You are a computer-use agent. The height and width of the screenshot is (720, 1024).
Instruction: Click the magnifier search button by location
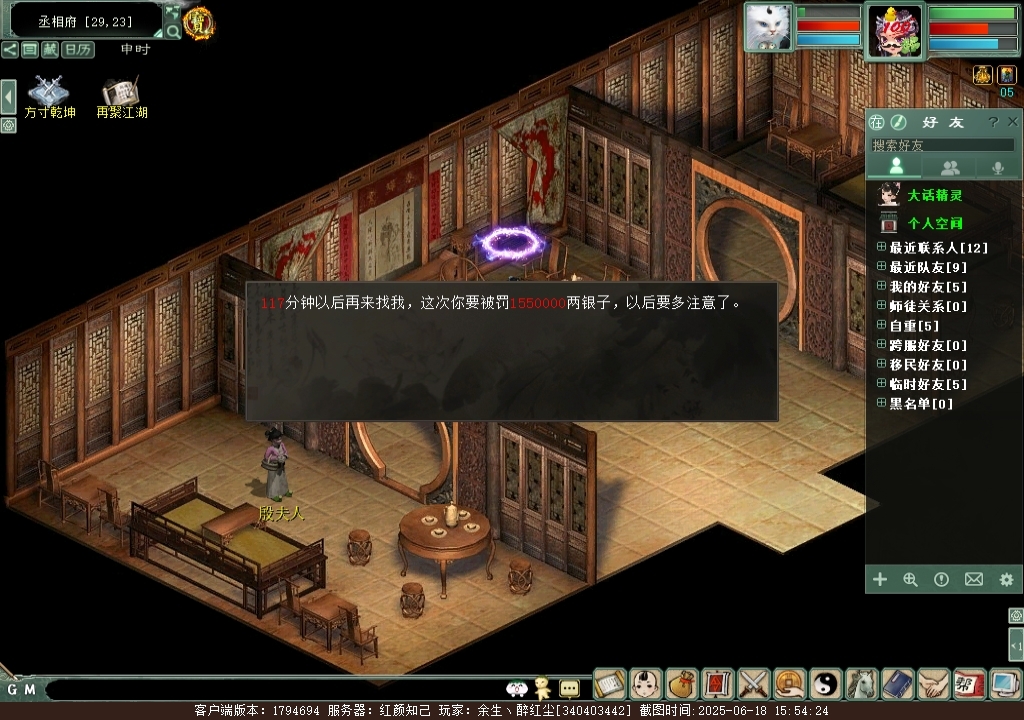coord(173,31)
